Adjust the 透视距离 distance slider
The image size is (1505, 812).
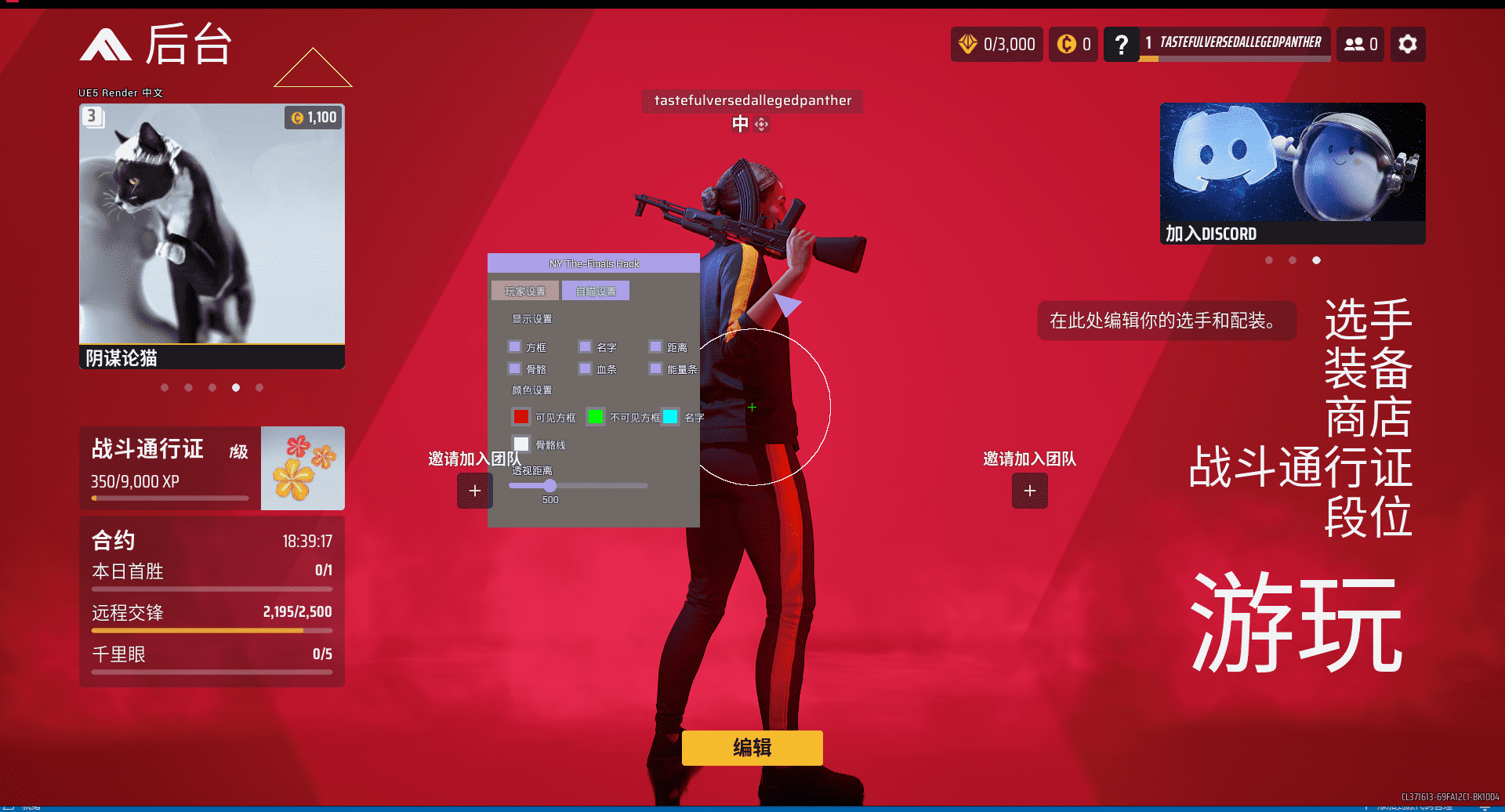coord(549,485)
